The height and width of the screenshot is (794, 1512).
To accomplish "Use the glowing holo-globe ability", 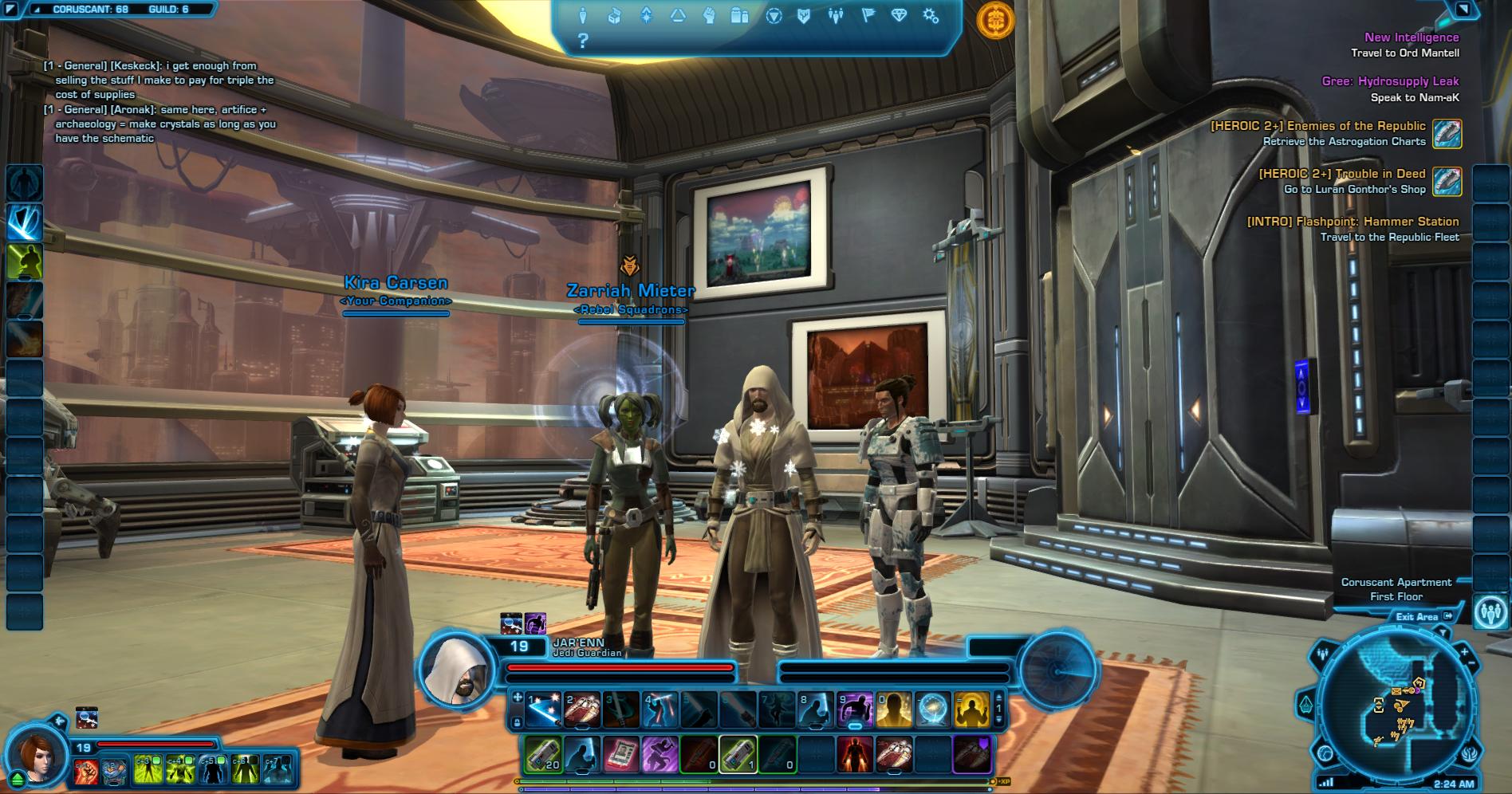I will (x=932, y=709).
